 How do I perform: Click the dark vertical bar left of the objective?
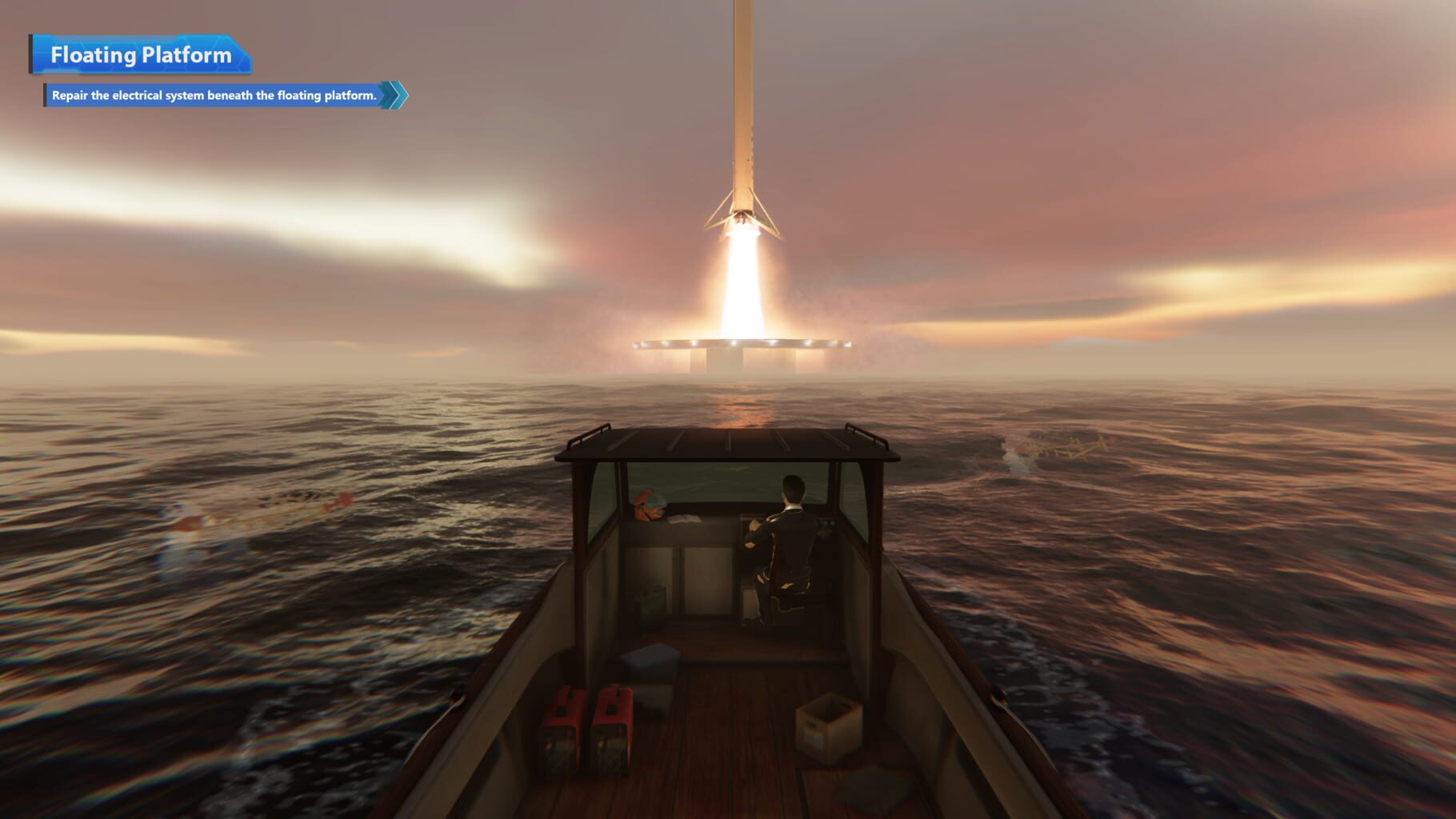pos(46,94)
